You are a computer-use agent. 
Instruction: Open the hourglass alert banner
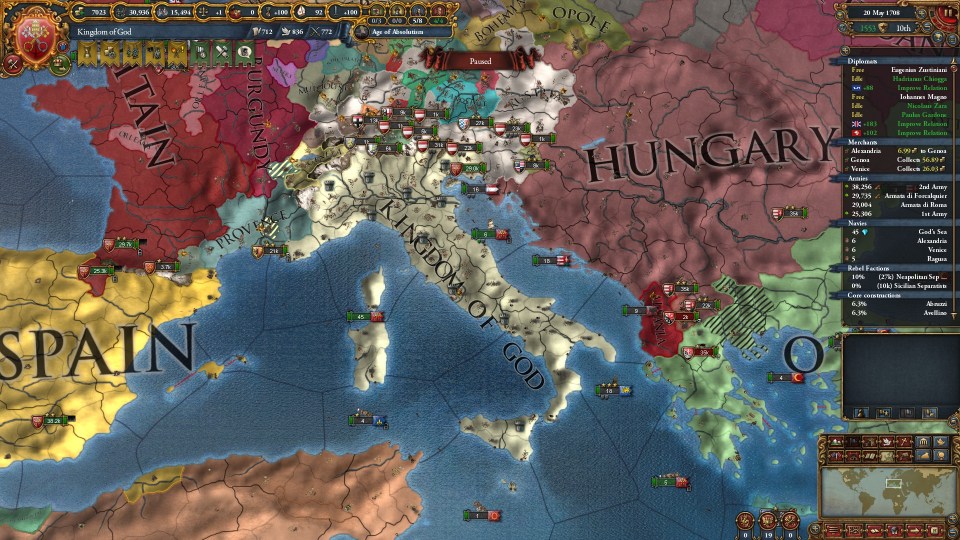pyautogui.click(x=86, y=50)
